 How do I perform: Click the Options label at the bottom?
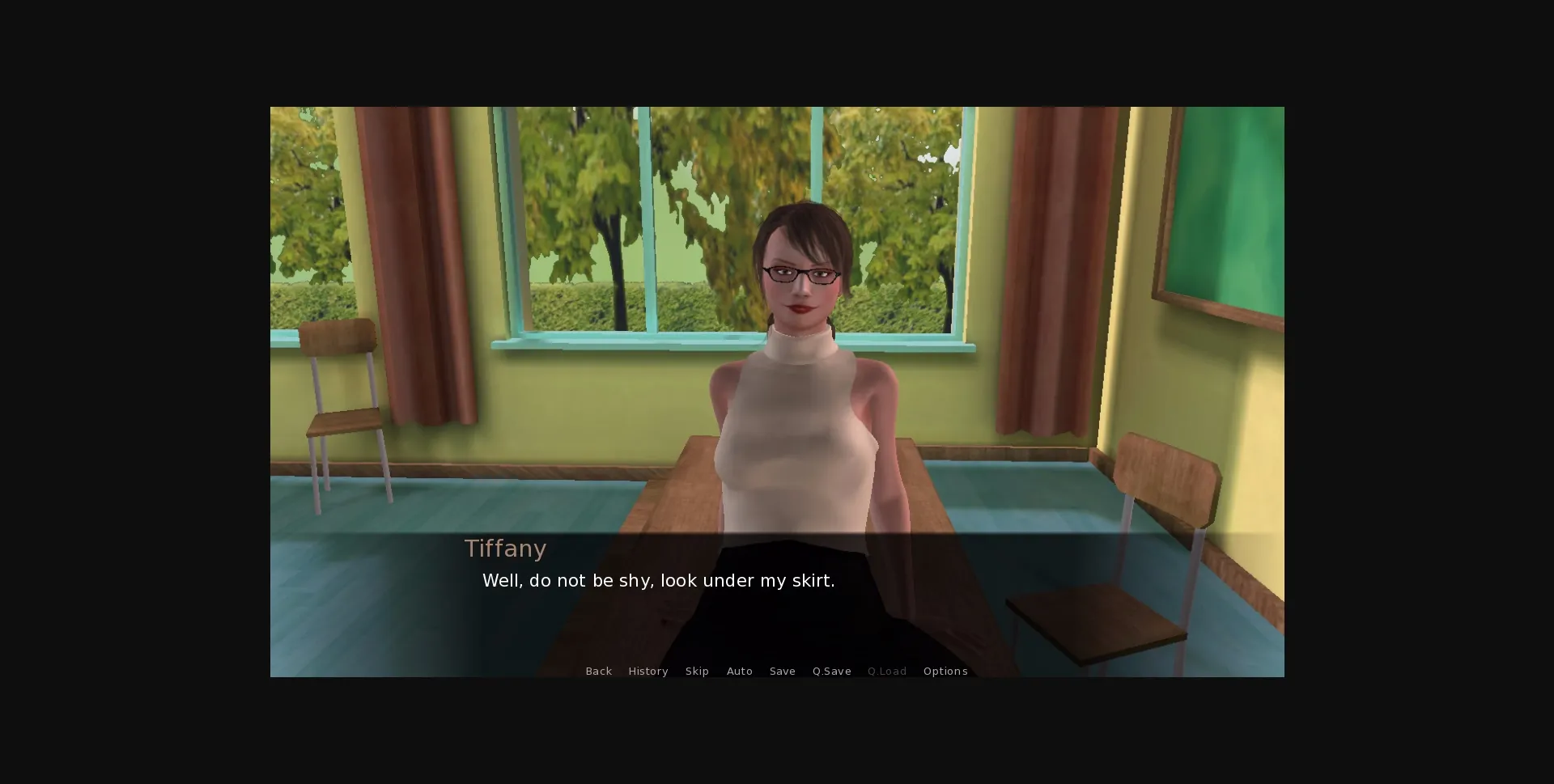pyautogui.click(x=945, y=671)
